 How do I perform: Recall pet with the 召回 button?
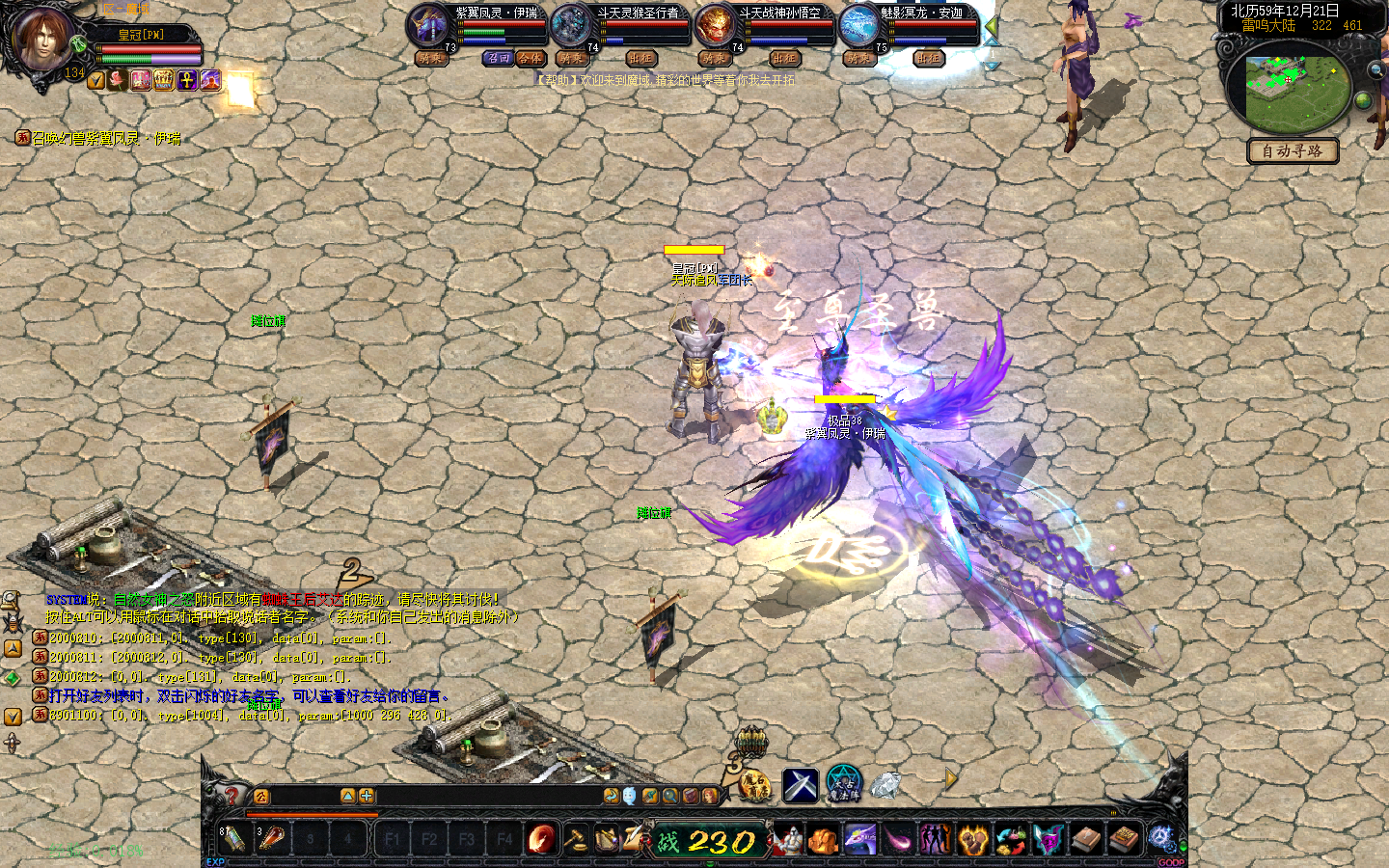[499, 58]
